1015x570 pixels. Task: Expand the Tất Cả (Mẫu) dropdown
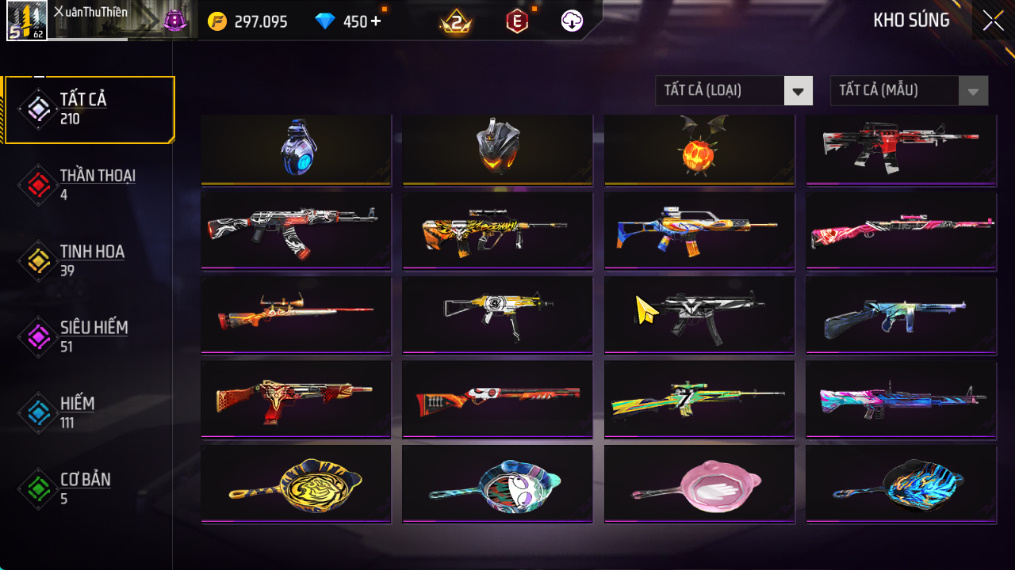pyautogui.click(x=909, y=91)
